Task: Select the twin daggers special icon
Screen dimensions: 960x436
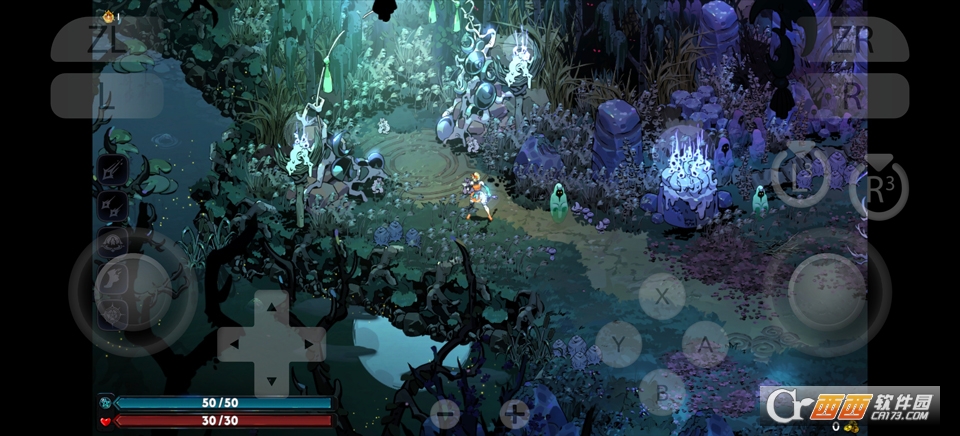Action: (x=112, y=207)
